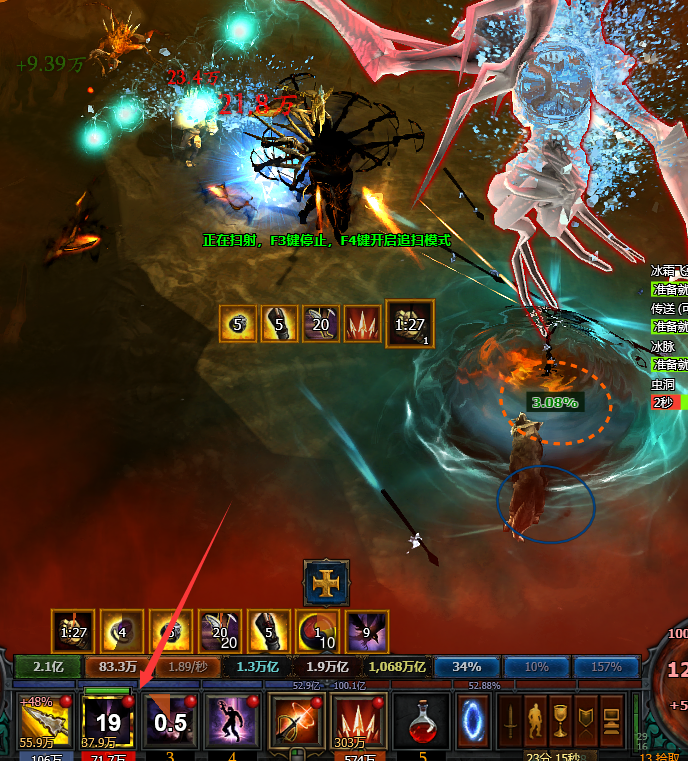Select the skill slot showing 0.5 cooldown
688x761 pixels.
click(x=169, y=719)
